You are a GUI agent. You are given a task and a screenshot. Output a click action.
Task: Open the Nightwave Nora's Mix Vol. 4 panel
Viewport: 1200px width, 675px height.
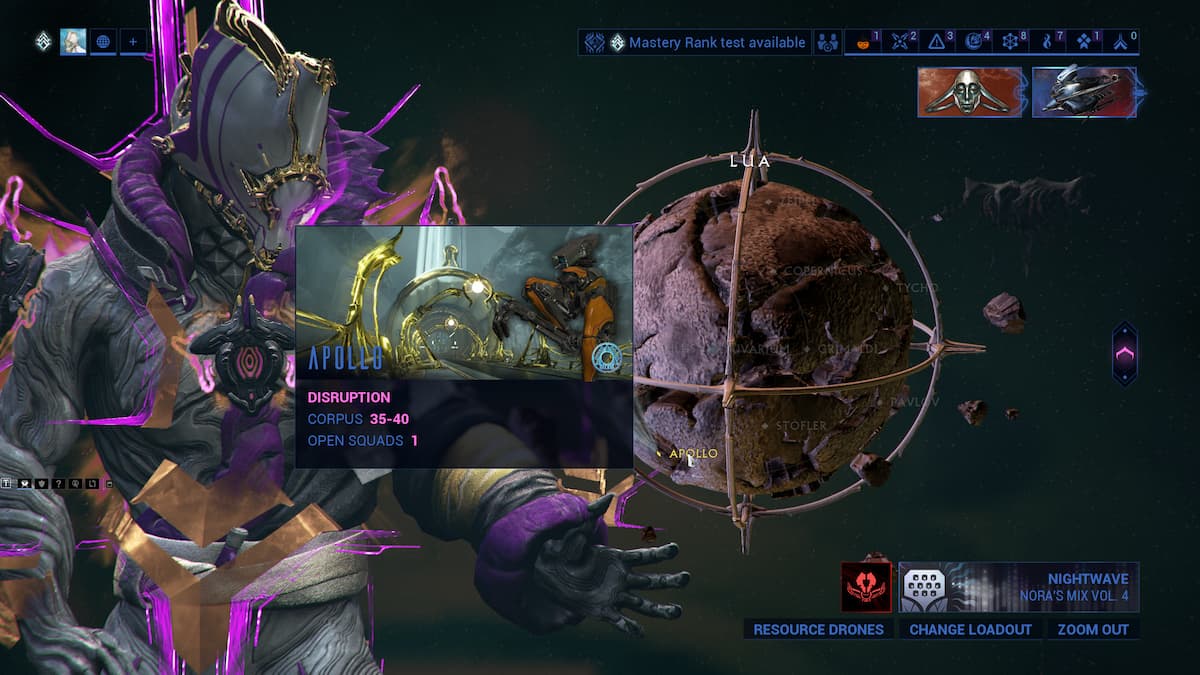[1018, 587]
